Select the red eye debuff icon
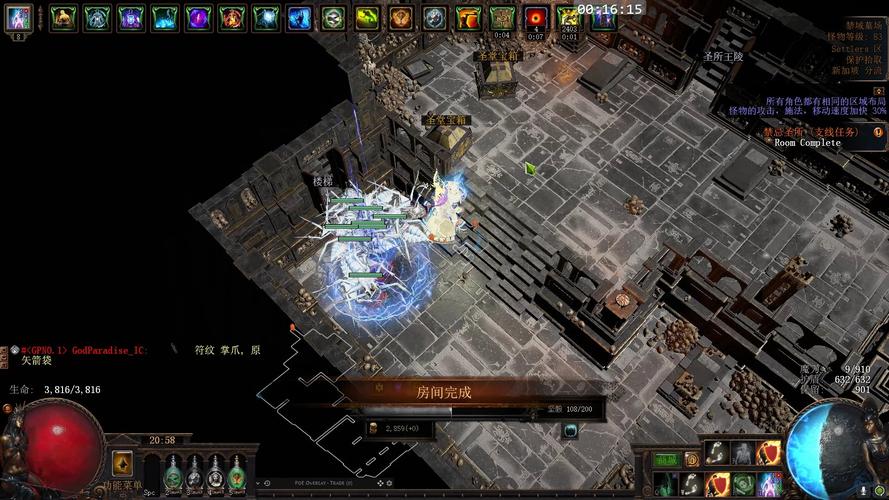The image size is (889, 500). pyautogui.click(x=537, y=18)
